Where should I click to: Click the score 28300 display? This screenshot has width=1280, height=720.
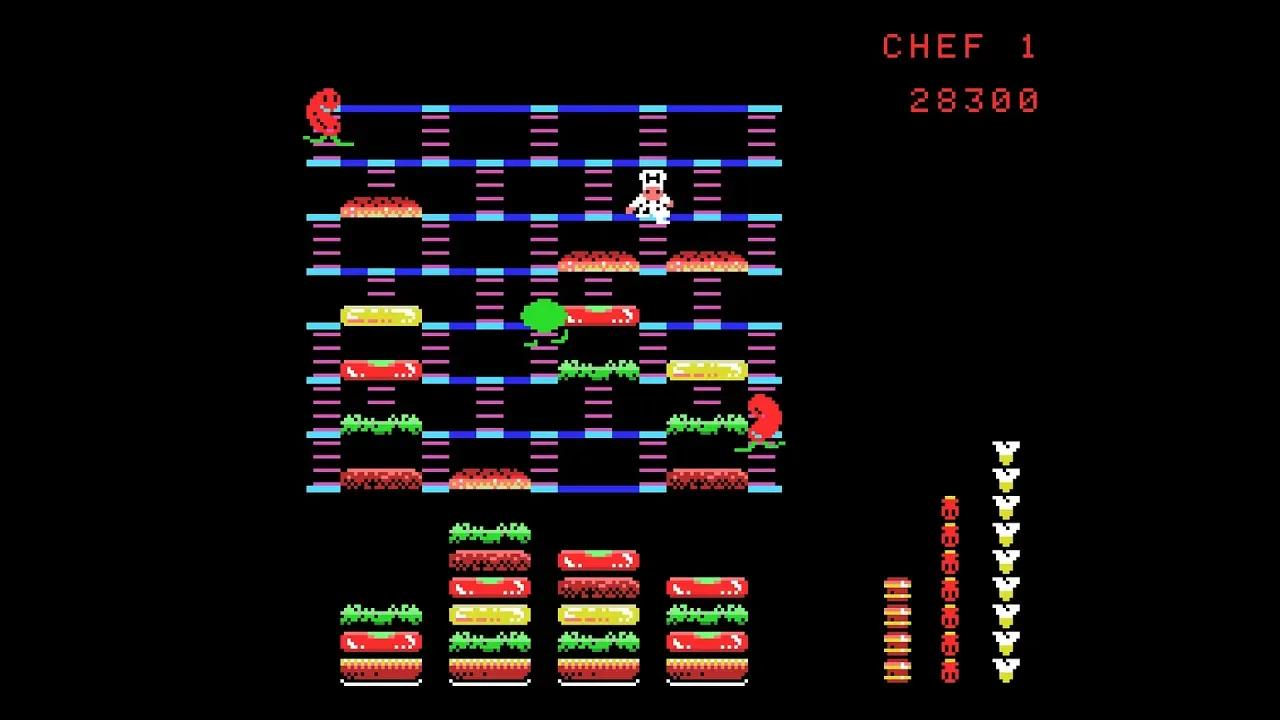[x=975, y=98]
